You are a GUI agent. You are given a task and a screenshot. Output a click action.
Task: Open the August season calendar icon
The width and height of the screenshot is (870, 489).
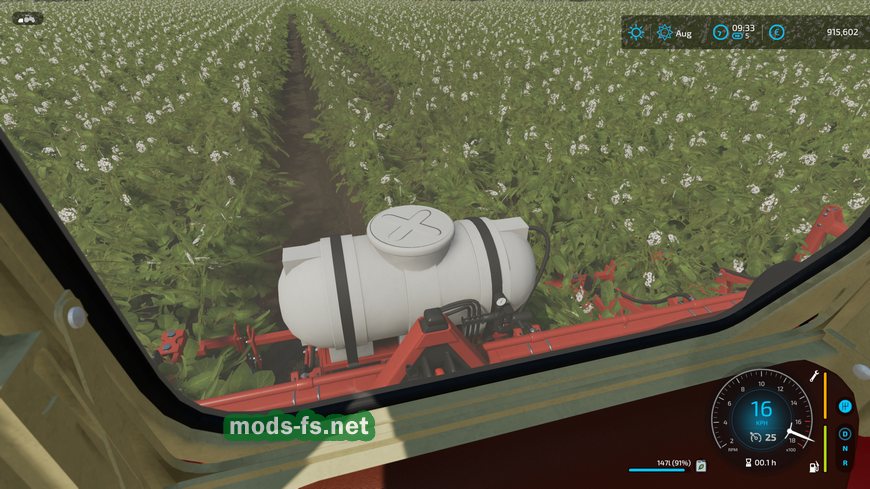(x=665, y=33)
